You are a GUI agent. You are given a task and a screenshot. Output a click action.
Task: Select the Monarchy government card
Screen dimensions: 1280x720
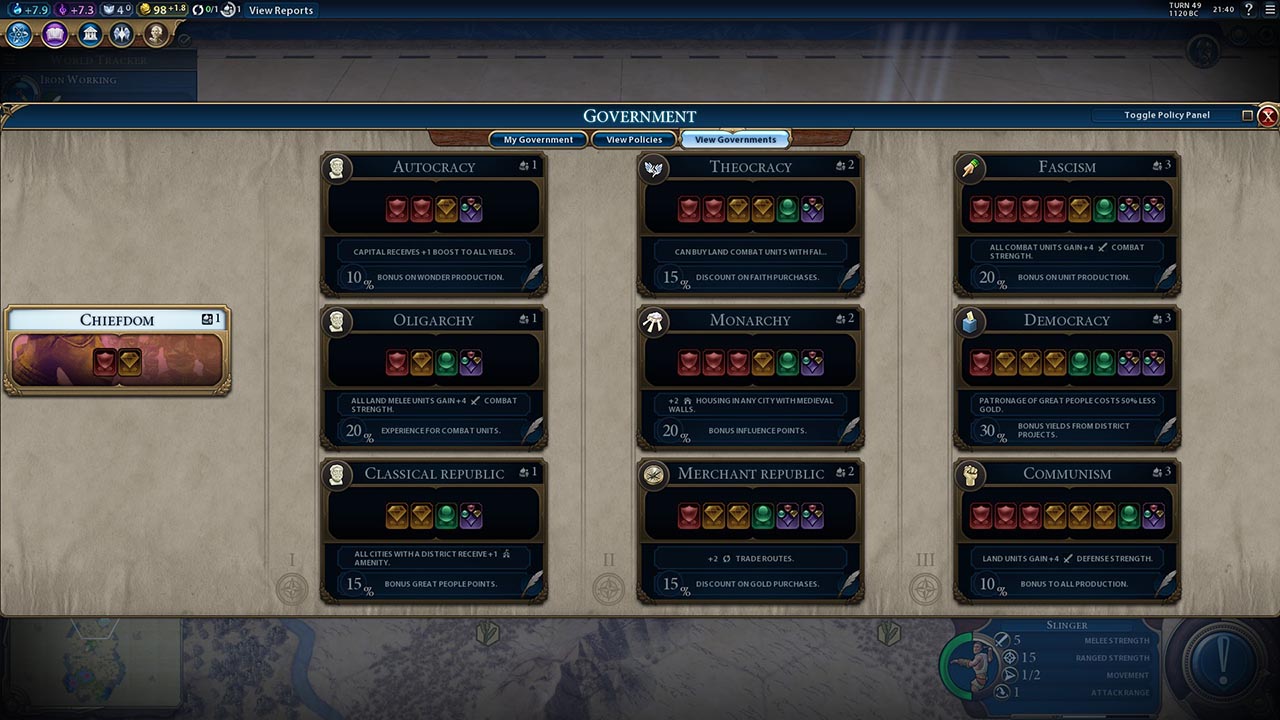pos(750,377)
